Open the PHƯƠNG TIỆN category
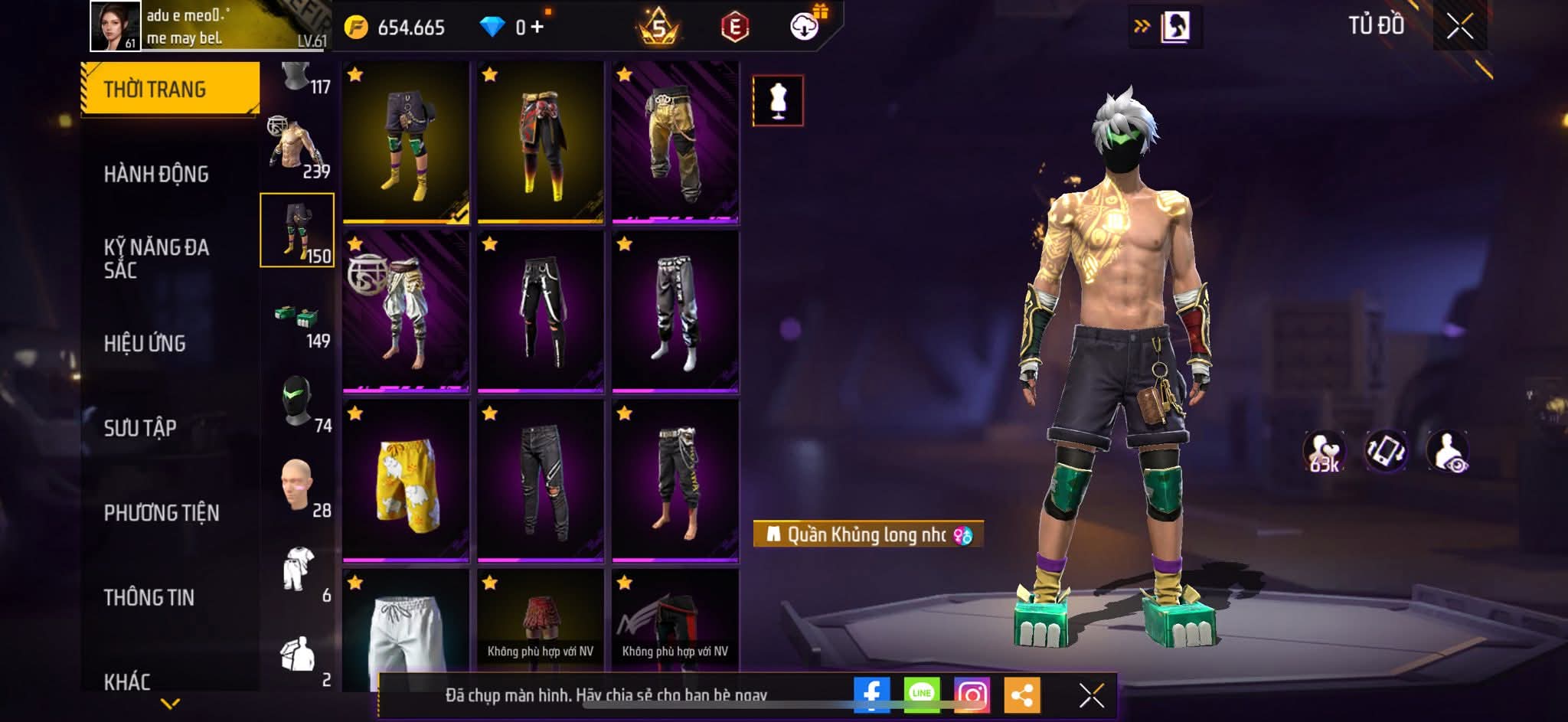This screenshot has height=722, width=1568. pos(162,512)
